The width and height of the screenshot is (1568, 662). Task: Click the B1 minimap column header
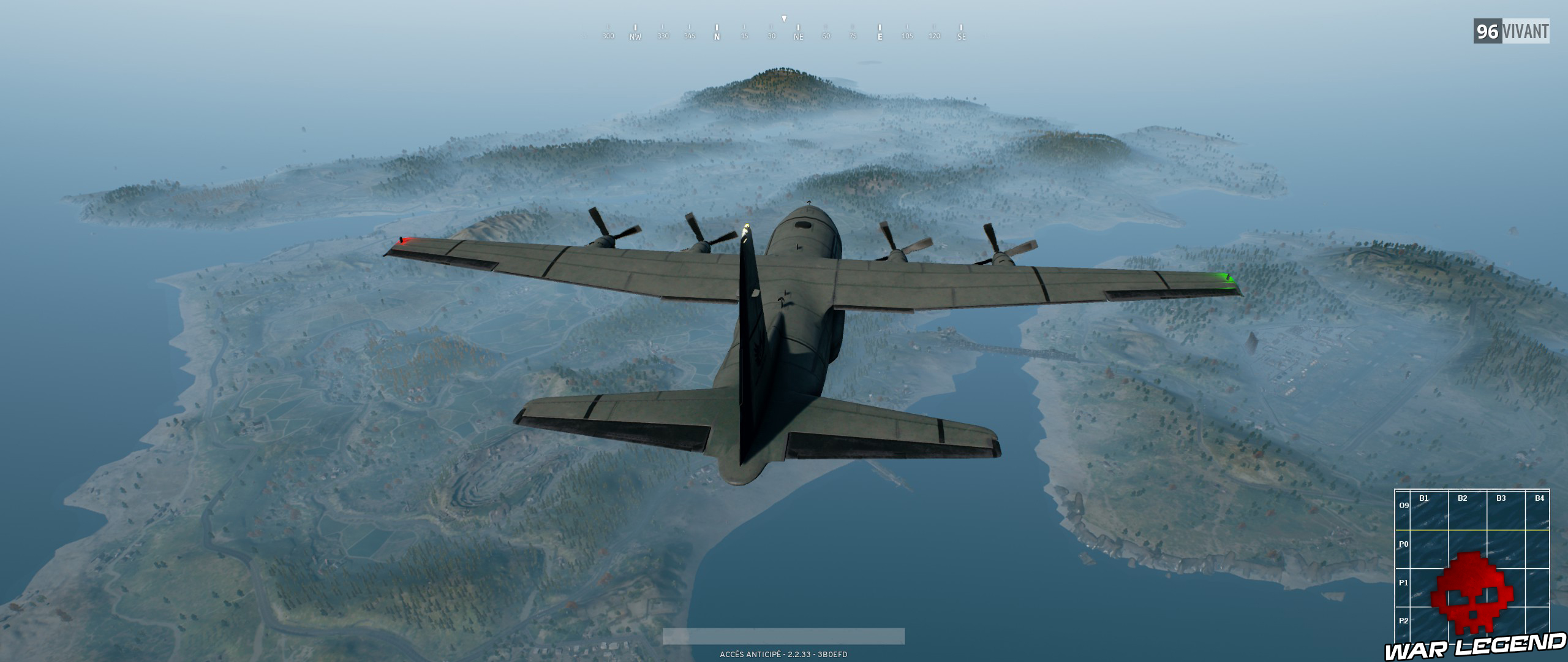click(1424, 498)
